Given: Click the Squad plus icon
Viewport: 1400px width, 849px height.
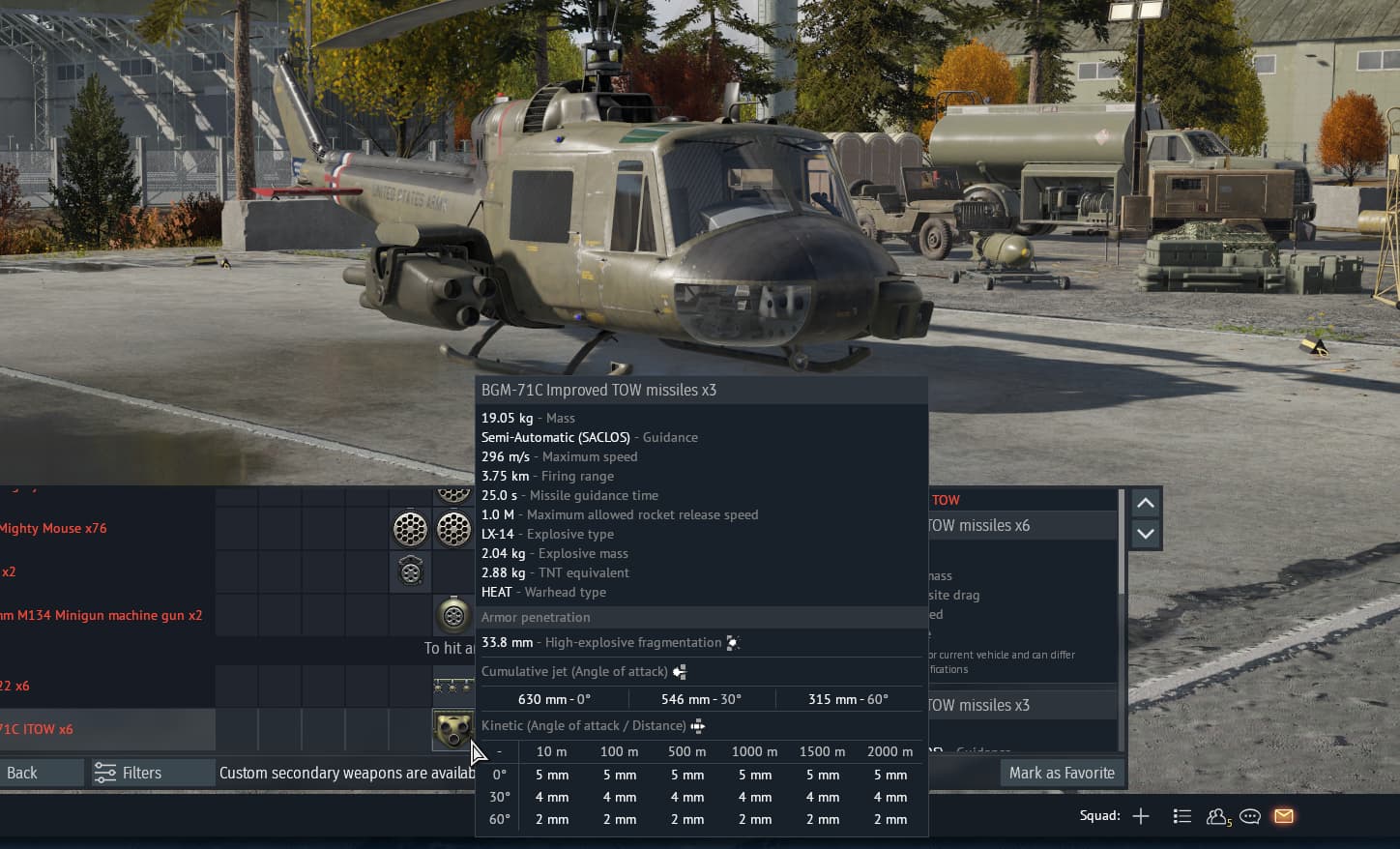Looking at the screenshot, I should point(1140,816).
